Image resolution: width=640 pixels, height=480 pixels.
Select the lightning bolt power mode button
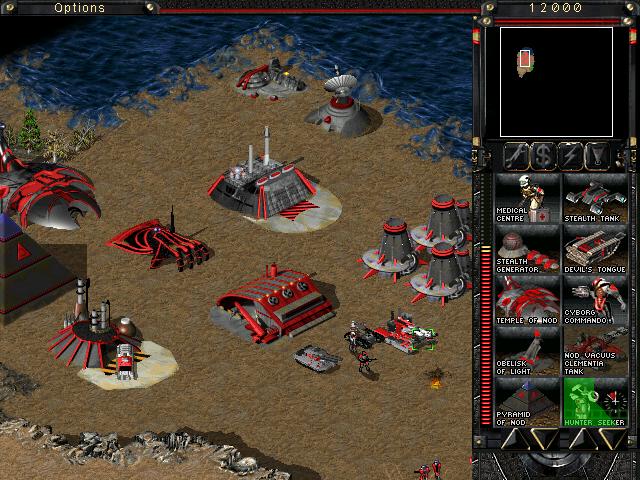pos(572,155)
